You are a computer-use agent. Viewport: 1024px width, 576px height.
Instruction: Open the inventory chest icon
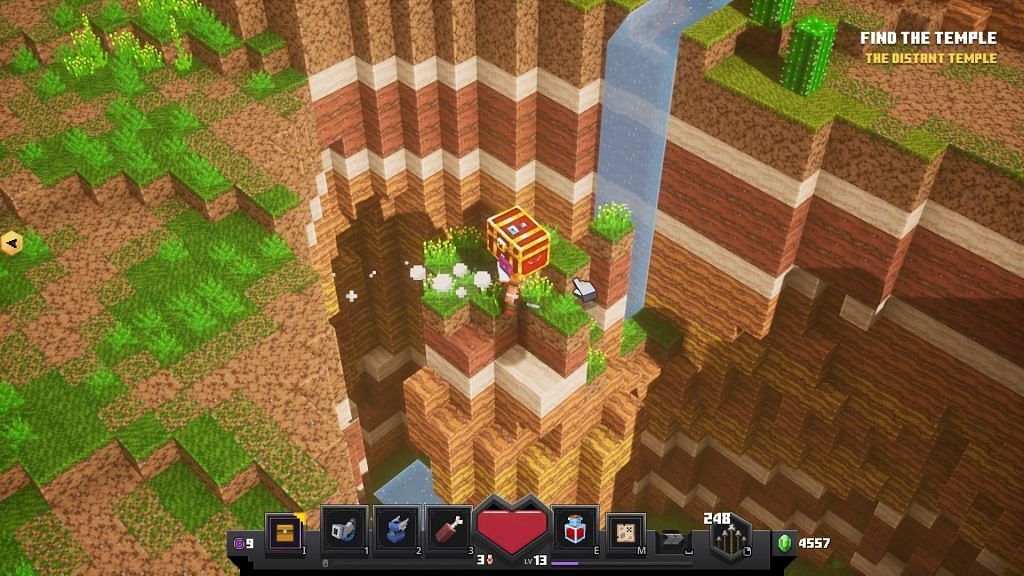click(x=285, y=530)
